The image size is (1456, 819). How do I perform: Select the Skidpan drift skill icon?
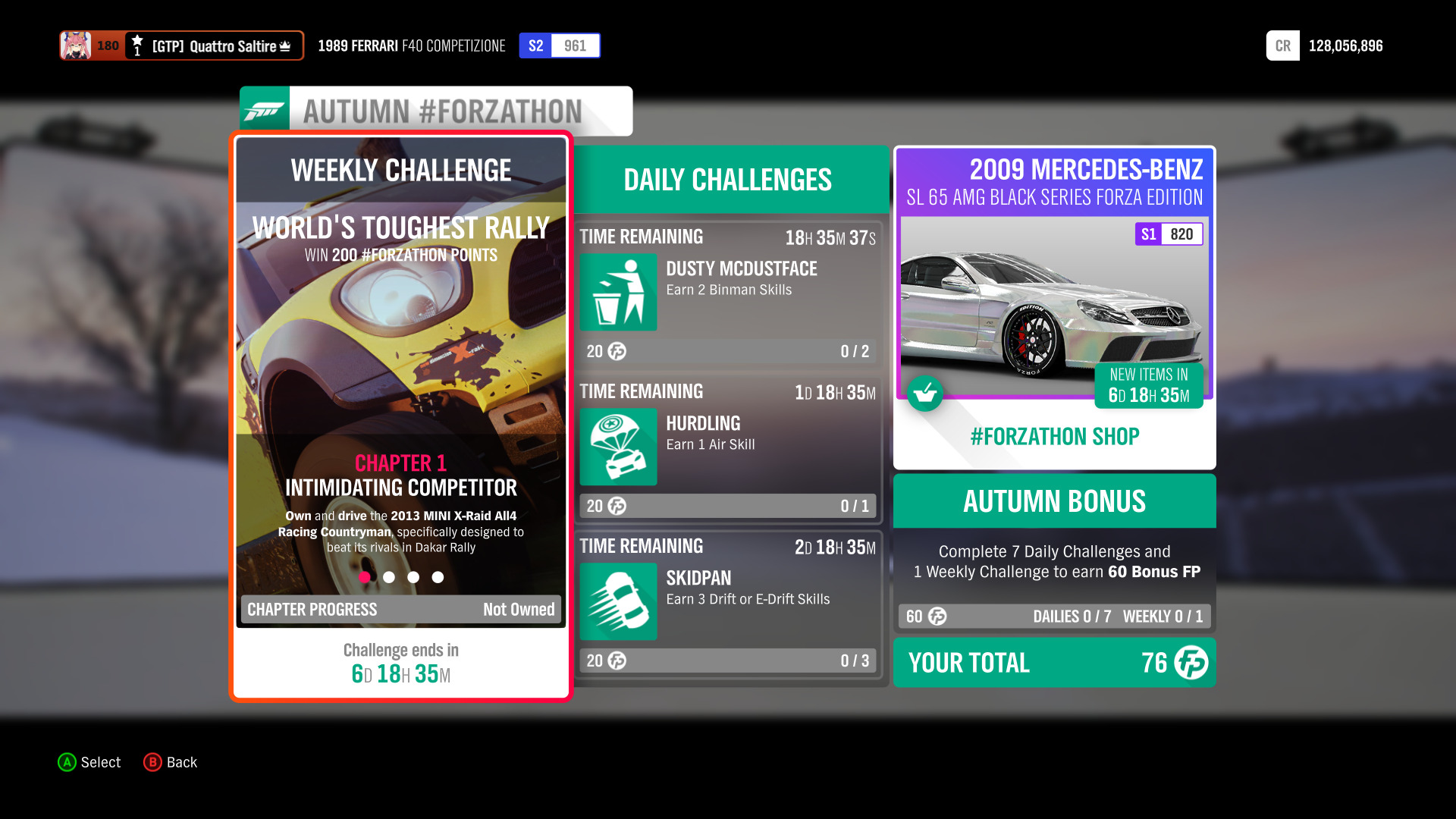(617, 601)
